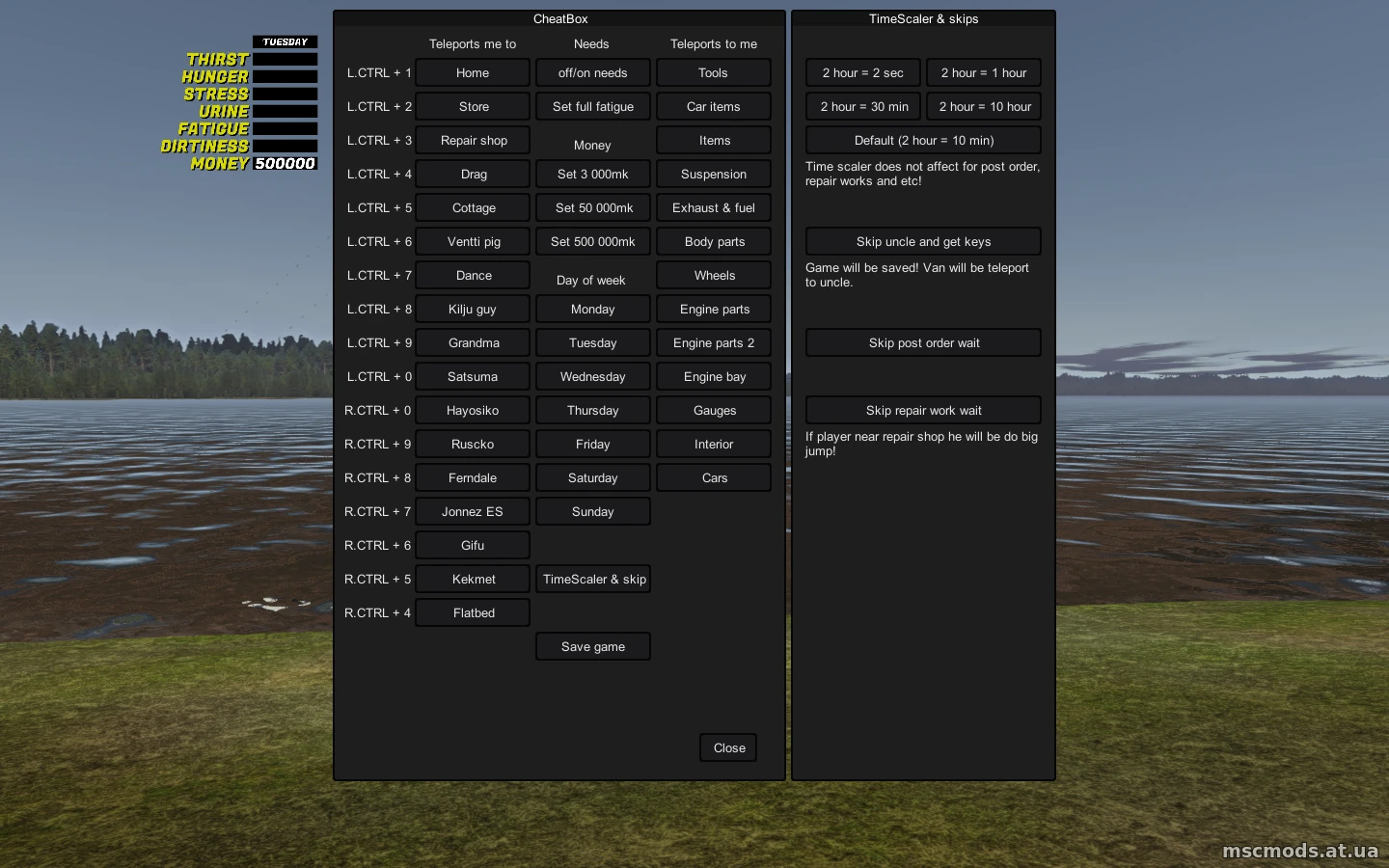Viewport: 1389px width, 868px height.
Task: Skip uncle and get keys
Action: (x=922, y=241)
